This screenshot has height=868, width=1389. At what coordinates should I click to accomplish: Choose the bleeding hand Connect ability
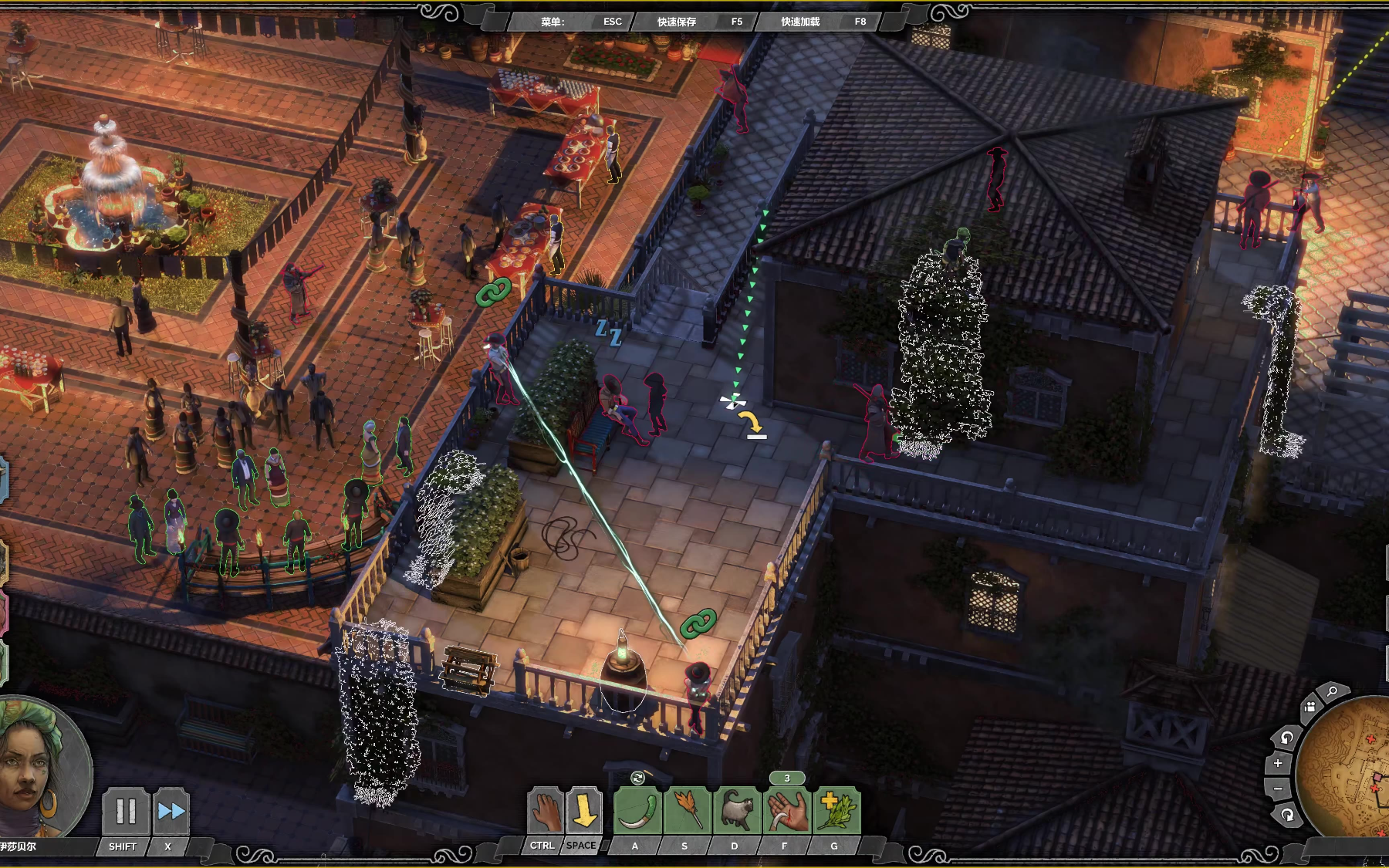click(786, 810)
